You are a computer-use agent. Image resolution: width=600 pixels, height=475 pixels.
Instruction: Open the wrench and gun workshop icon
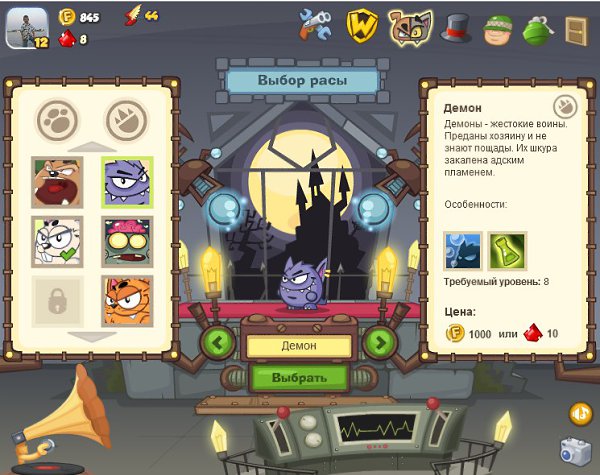(316, 25)
